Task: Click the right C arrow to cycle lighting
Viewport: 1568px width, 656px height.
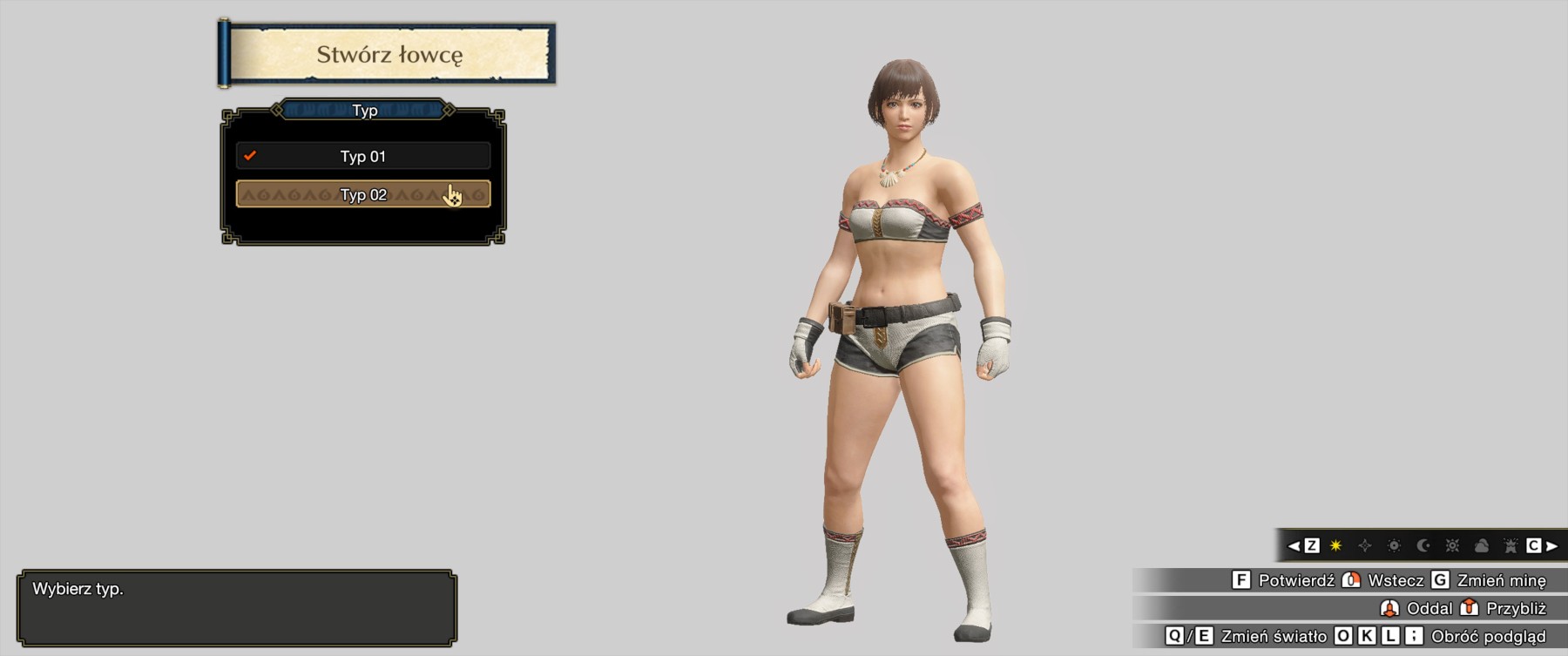Action: pos(1552,546)
